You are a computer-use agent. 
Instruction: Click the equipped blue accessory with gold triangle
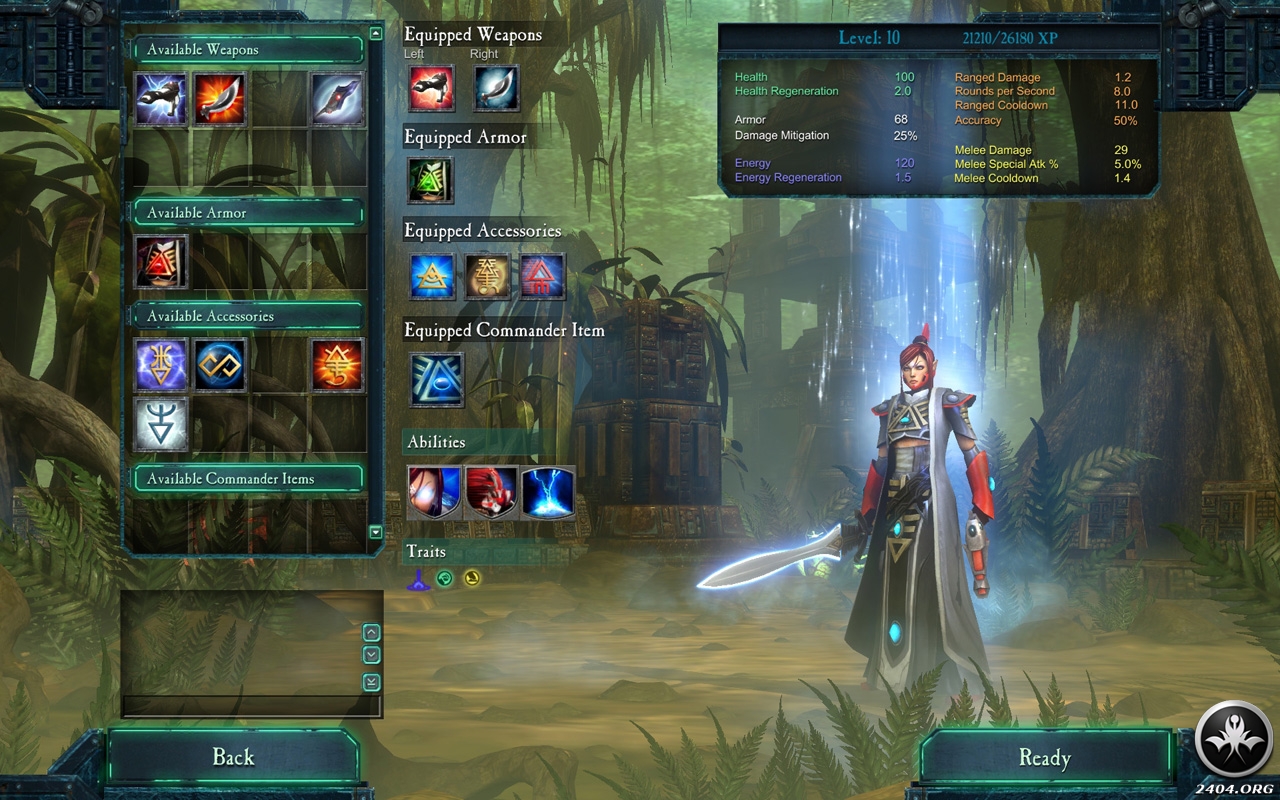click(433, 276)
